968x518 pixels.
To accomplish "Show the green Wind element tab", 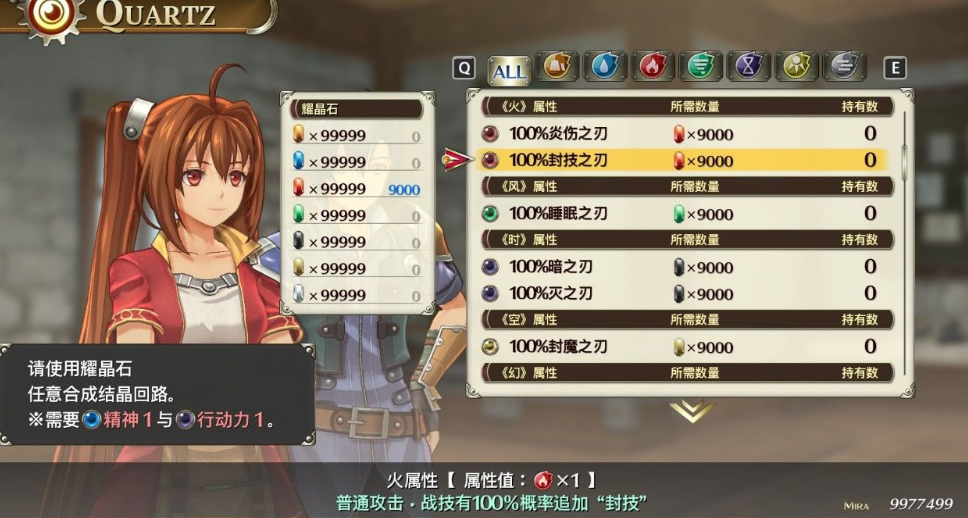I will click(701, 67).
